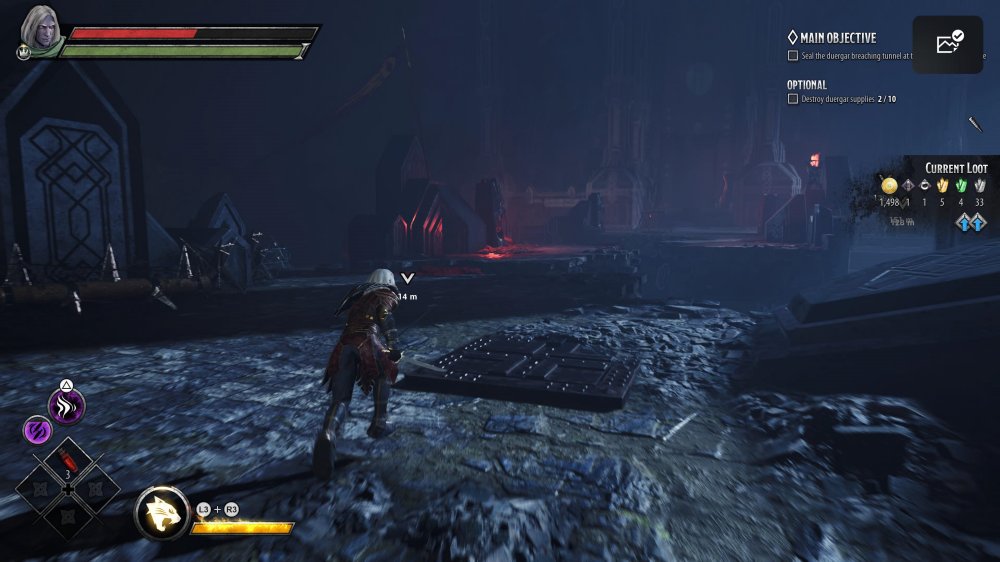Activate the purple smoke wisp ability
The height and width of the screenshot is (562, 1000).
click(x=67, y=406)
